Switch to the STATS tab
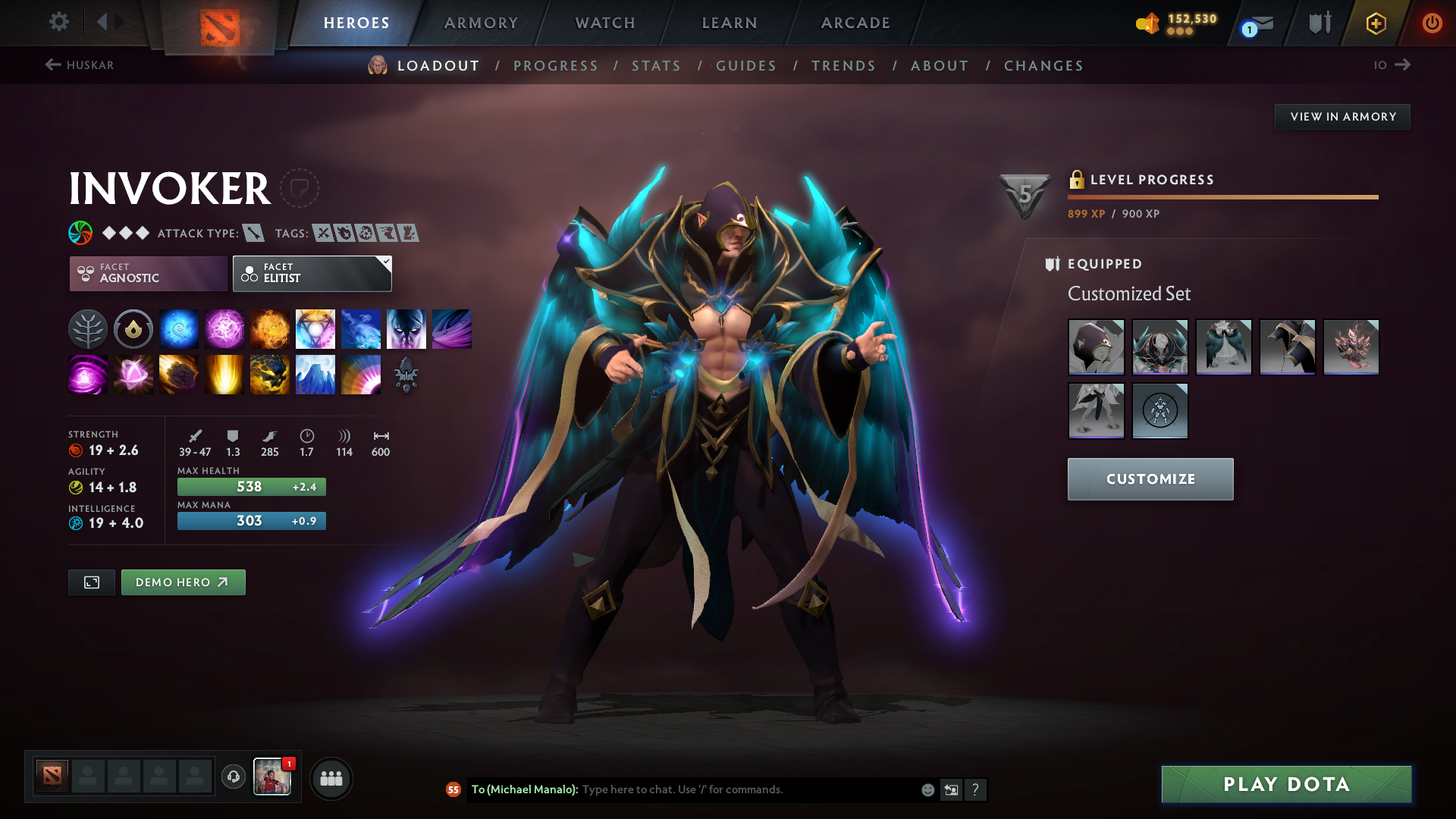This screenshot has height=819, width=1456. pyautogui.click(x=657, y=66)
